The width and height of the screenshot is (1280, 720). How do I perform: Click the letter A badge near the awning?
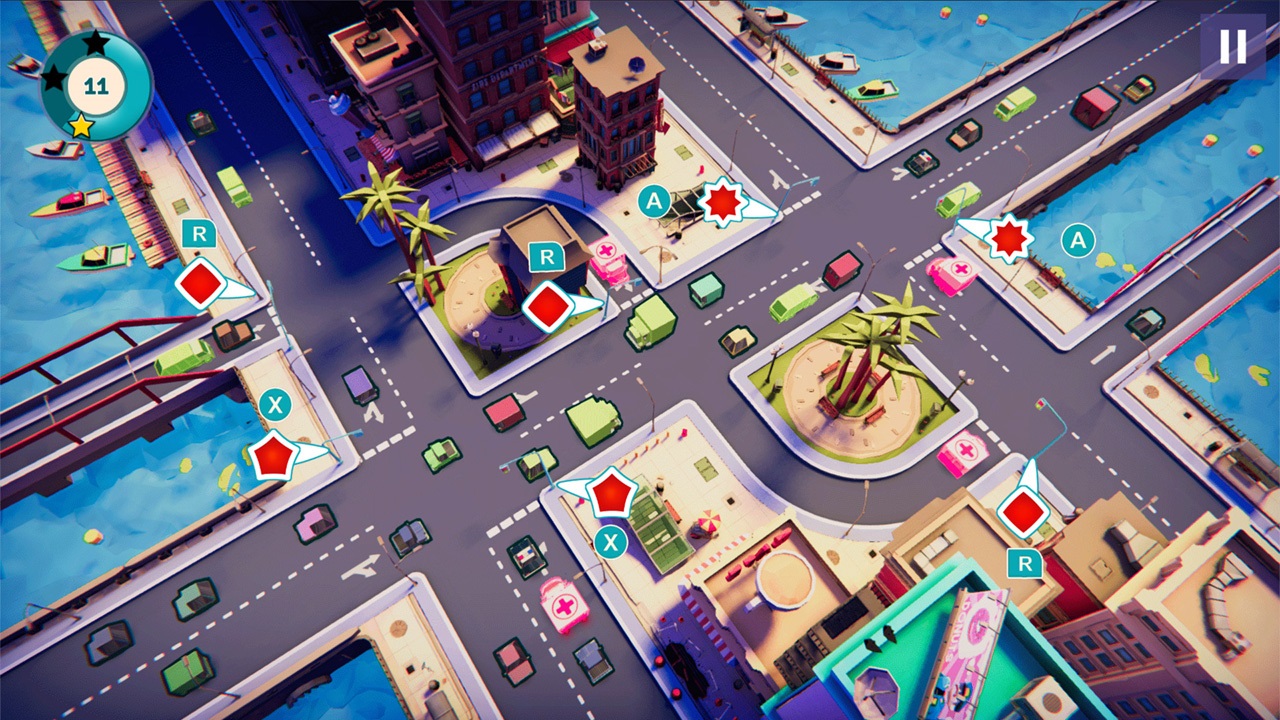coord(655,199)
